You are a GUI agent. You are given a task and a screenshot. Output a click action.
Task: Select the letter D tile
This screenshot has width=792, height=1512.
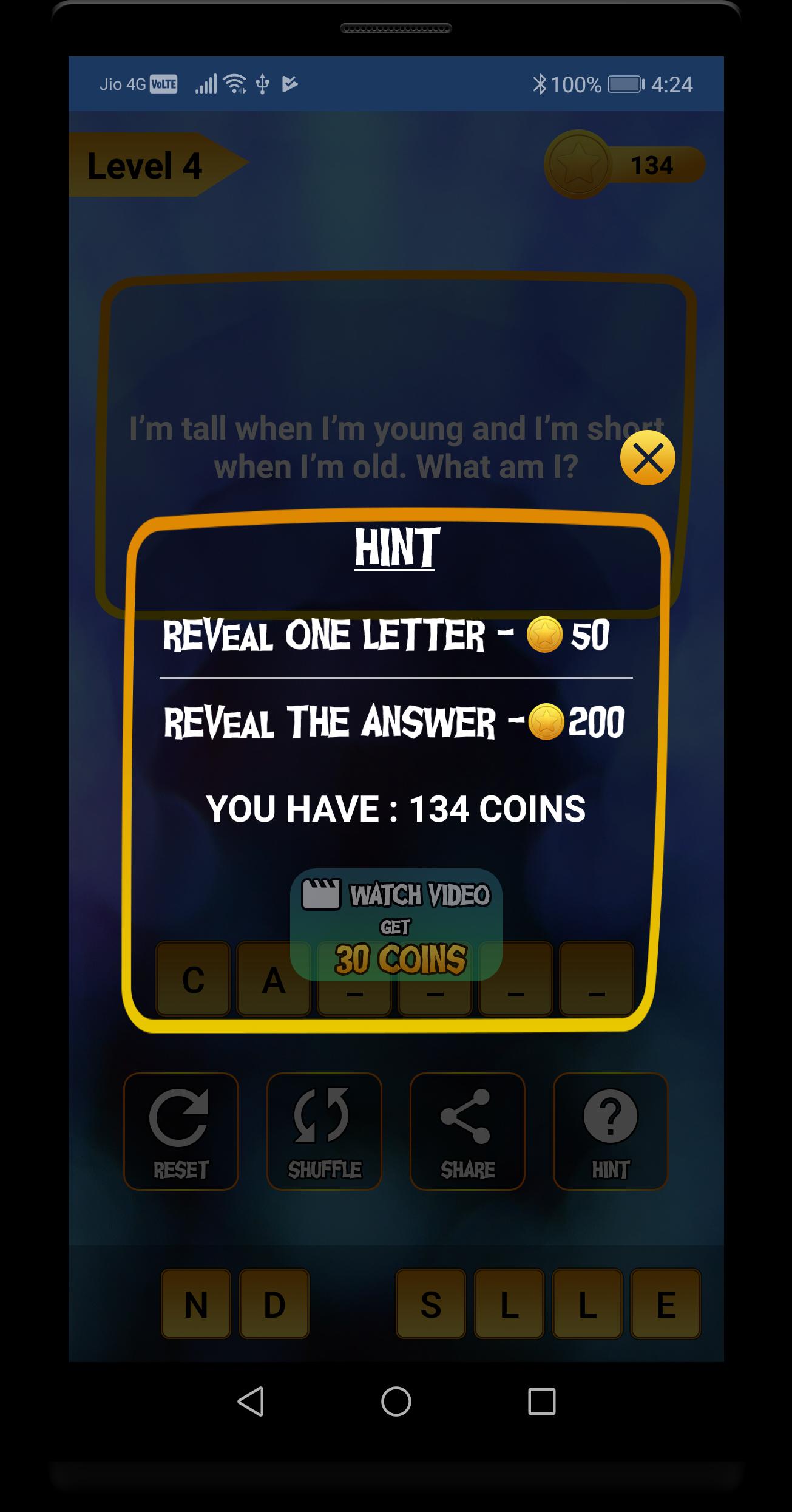(274, 1304)
